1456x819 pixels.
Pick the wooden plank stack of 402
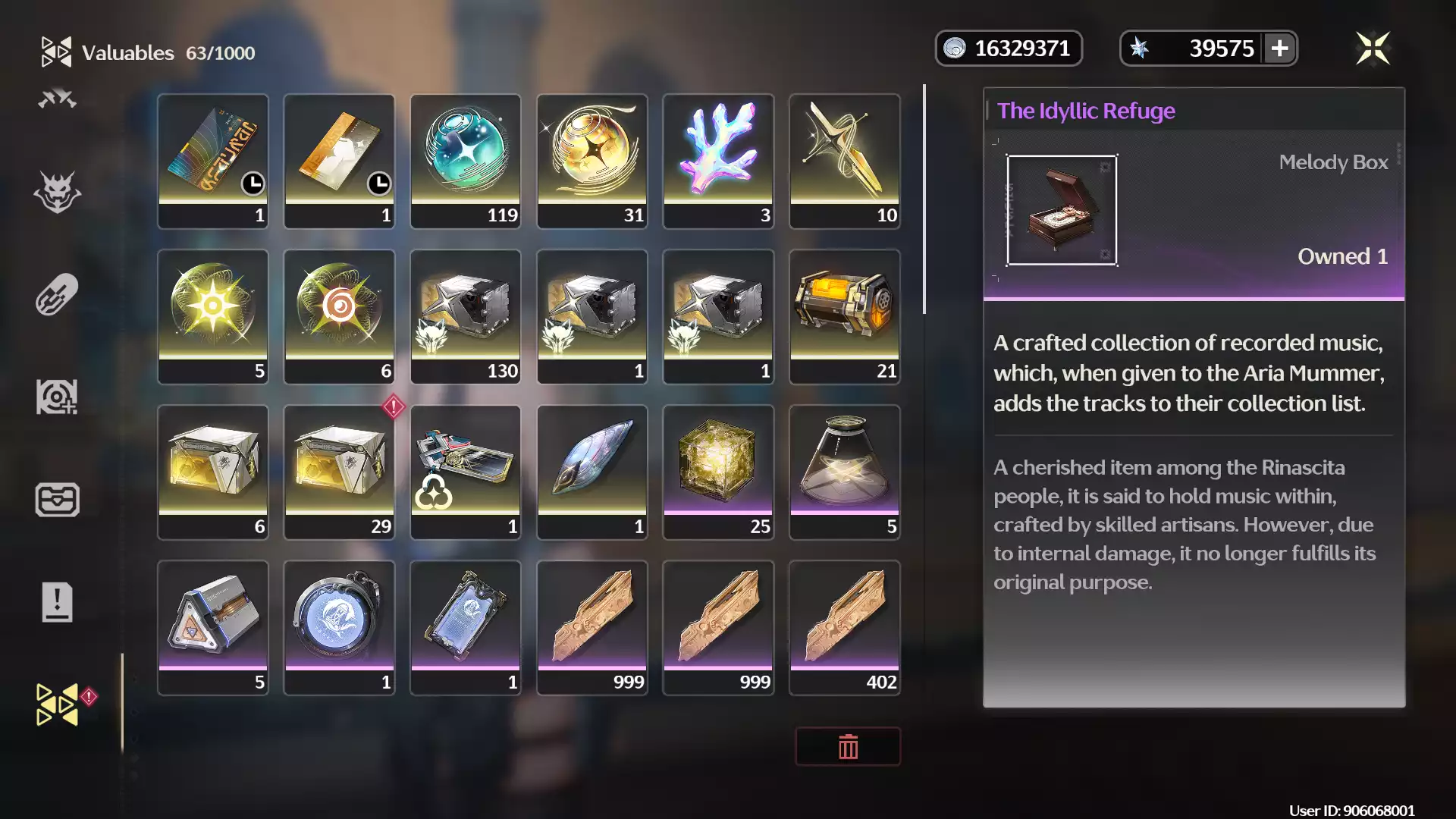(x=844, y=627)
